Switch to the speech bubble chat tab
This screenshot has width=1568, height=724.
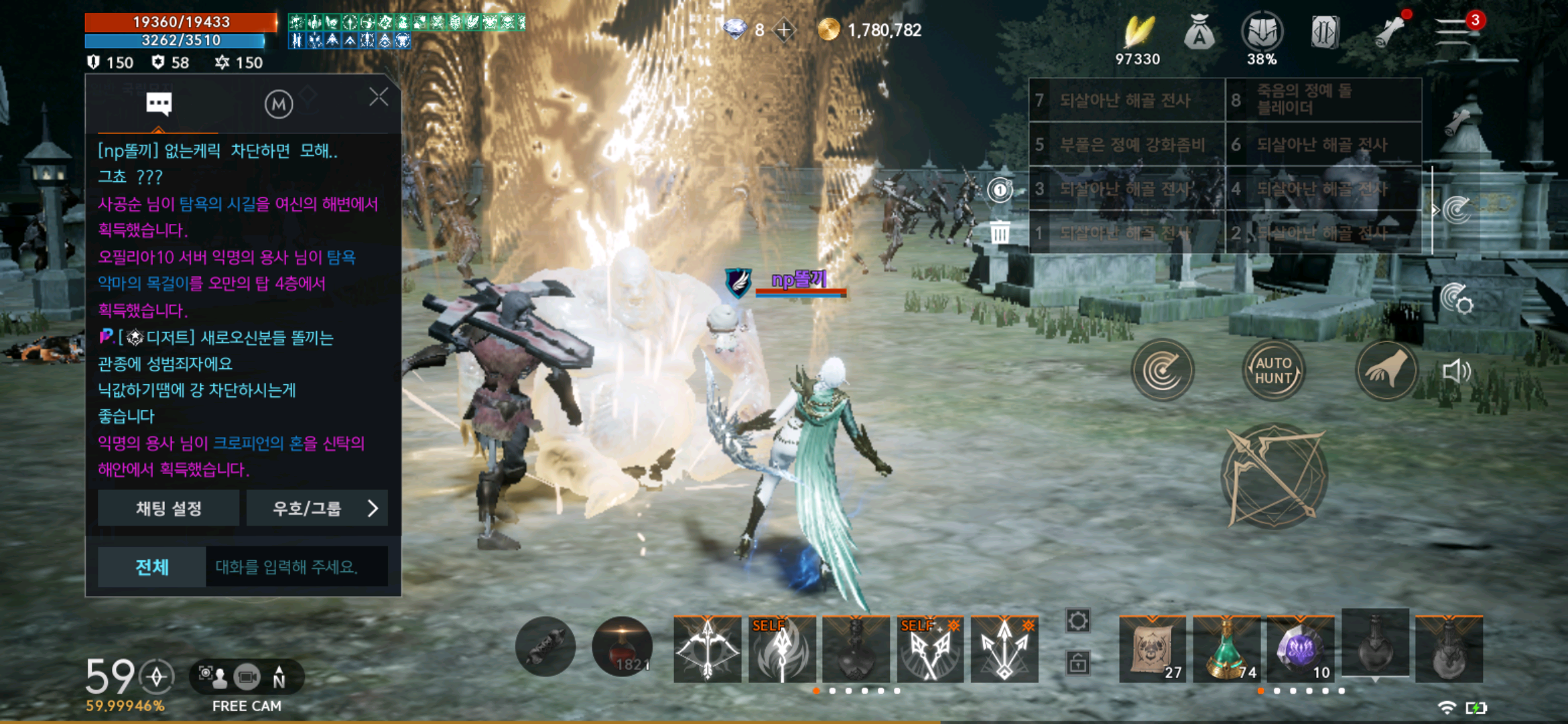(x=159, y=104)
